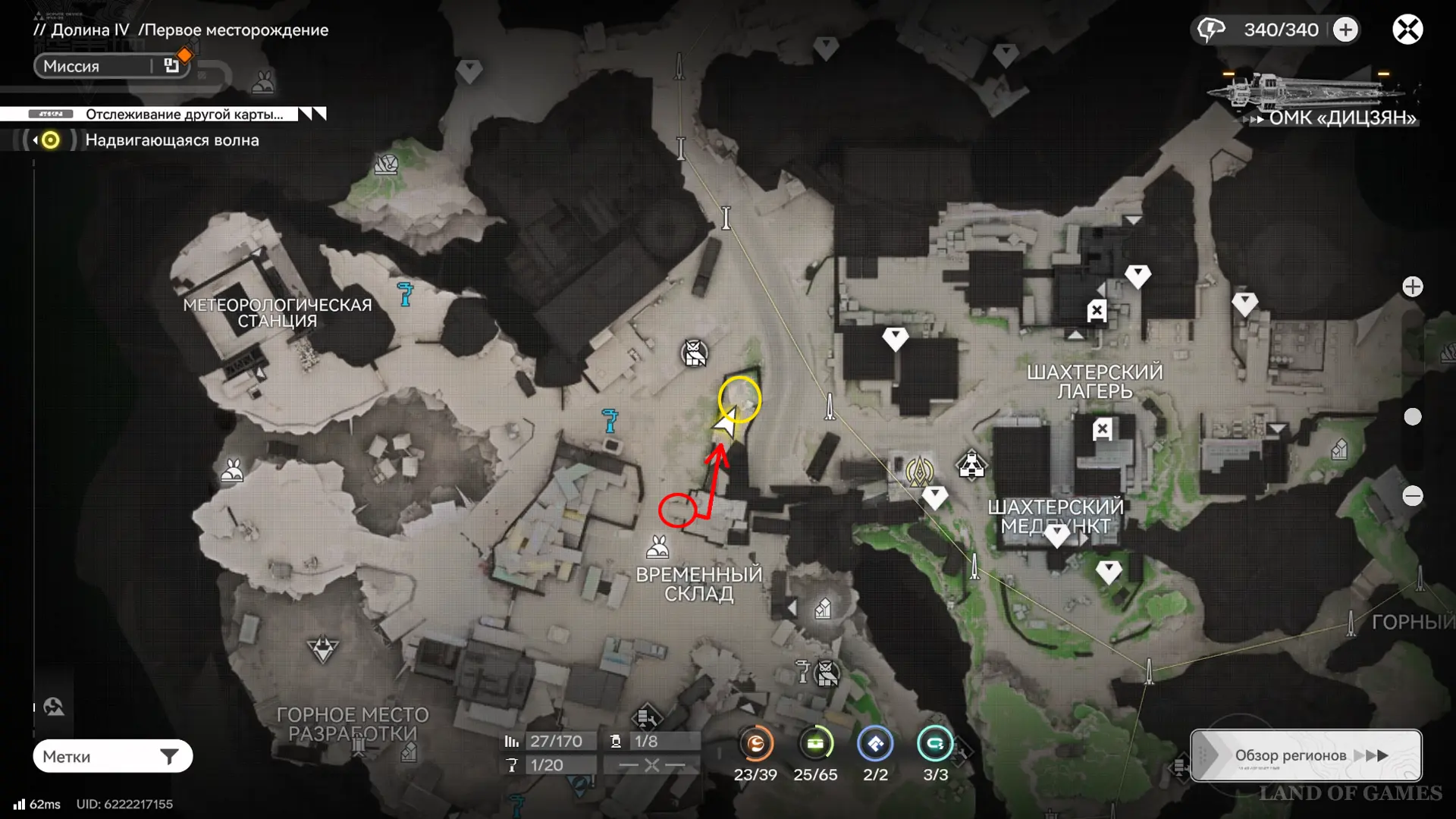This screenshot has width=1456, height=819.
Task: Select the teal counter 3/3 icon
Action: click(935, 745)
